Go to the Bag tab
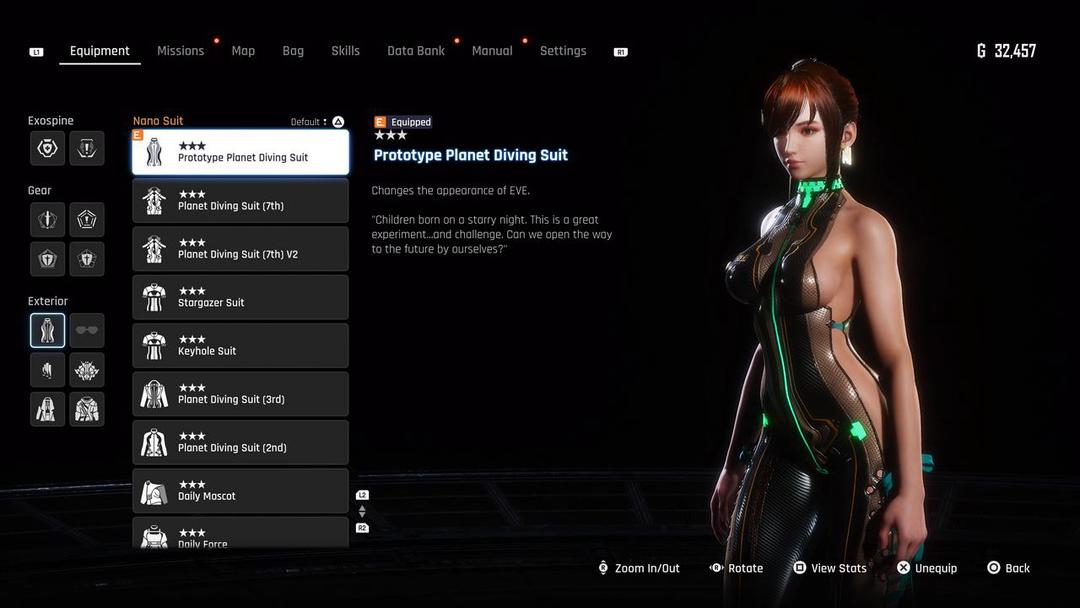 pyautogui.click(x=293, y=51)
